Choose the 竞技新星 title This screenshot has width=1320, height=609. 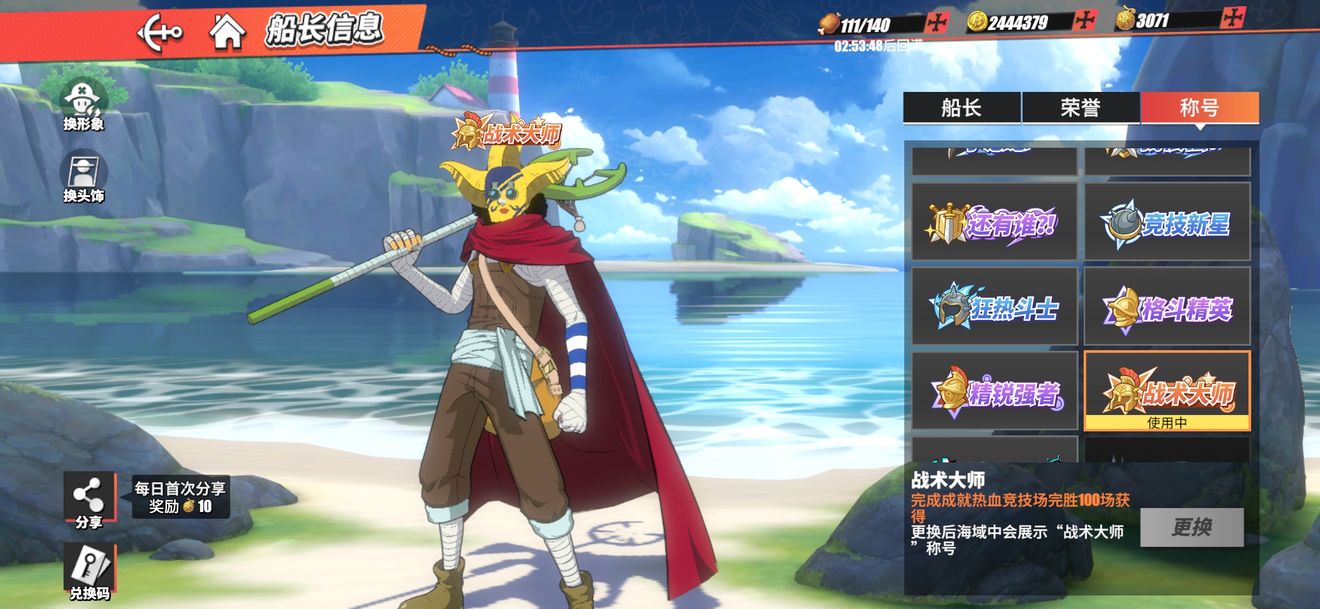pos(1167,222)
